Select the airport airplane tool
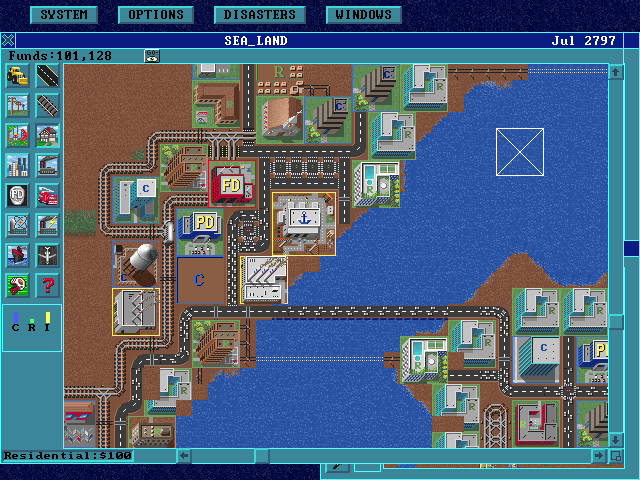This screenshot has height=480, width=640. point(47,255)
